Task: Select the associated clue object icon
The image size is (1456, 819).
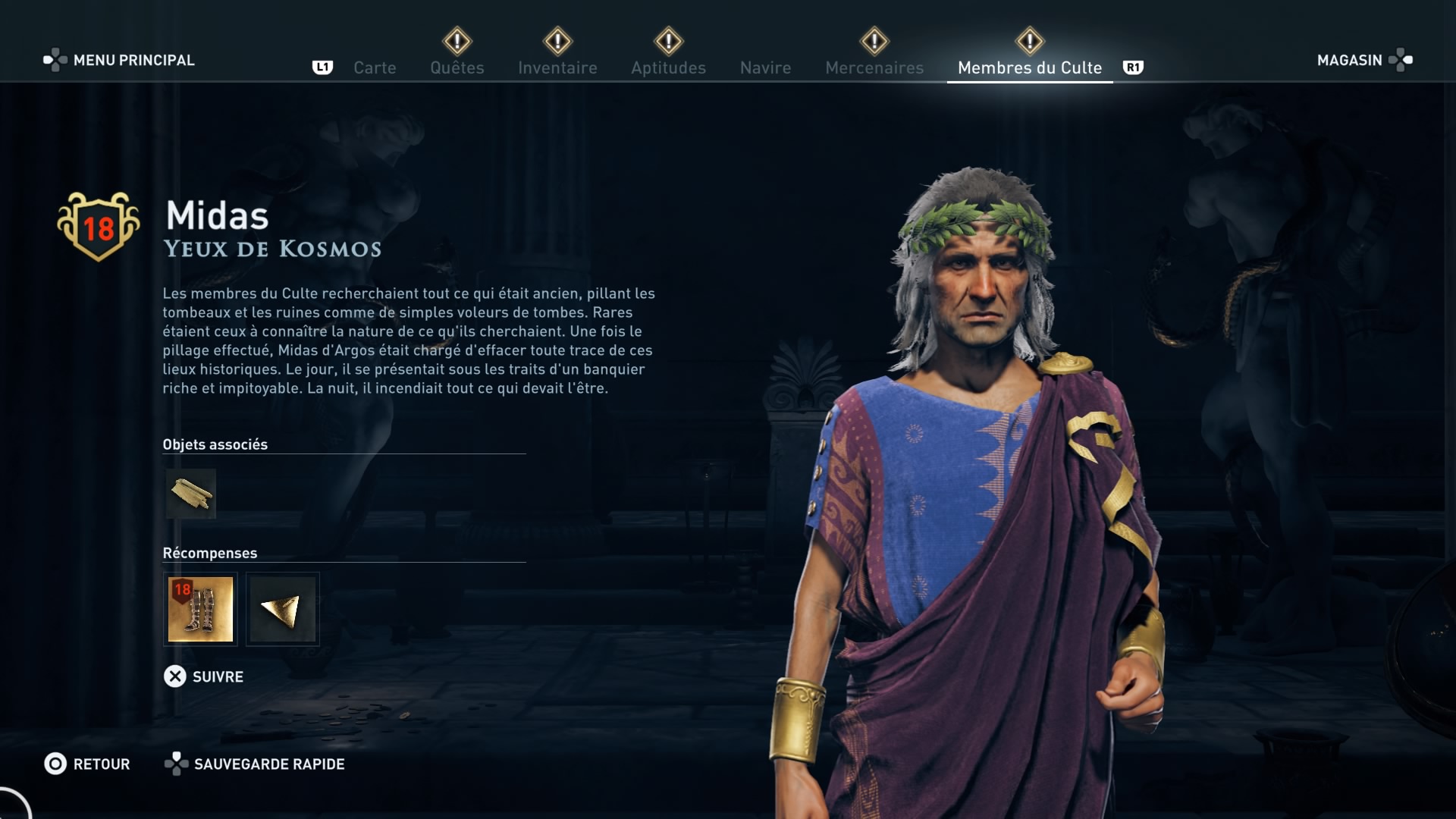Action: [191, 494]
